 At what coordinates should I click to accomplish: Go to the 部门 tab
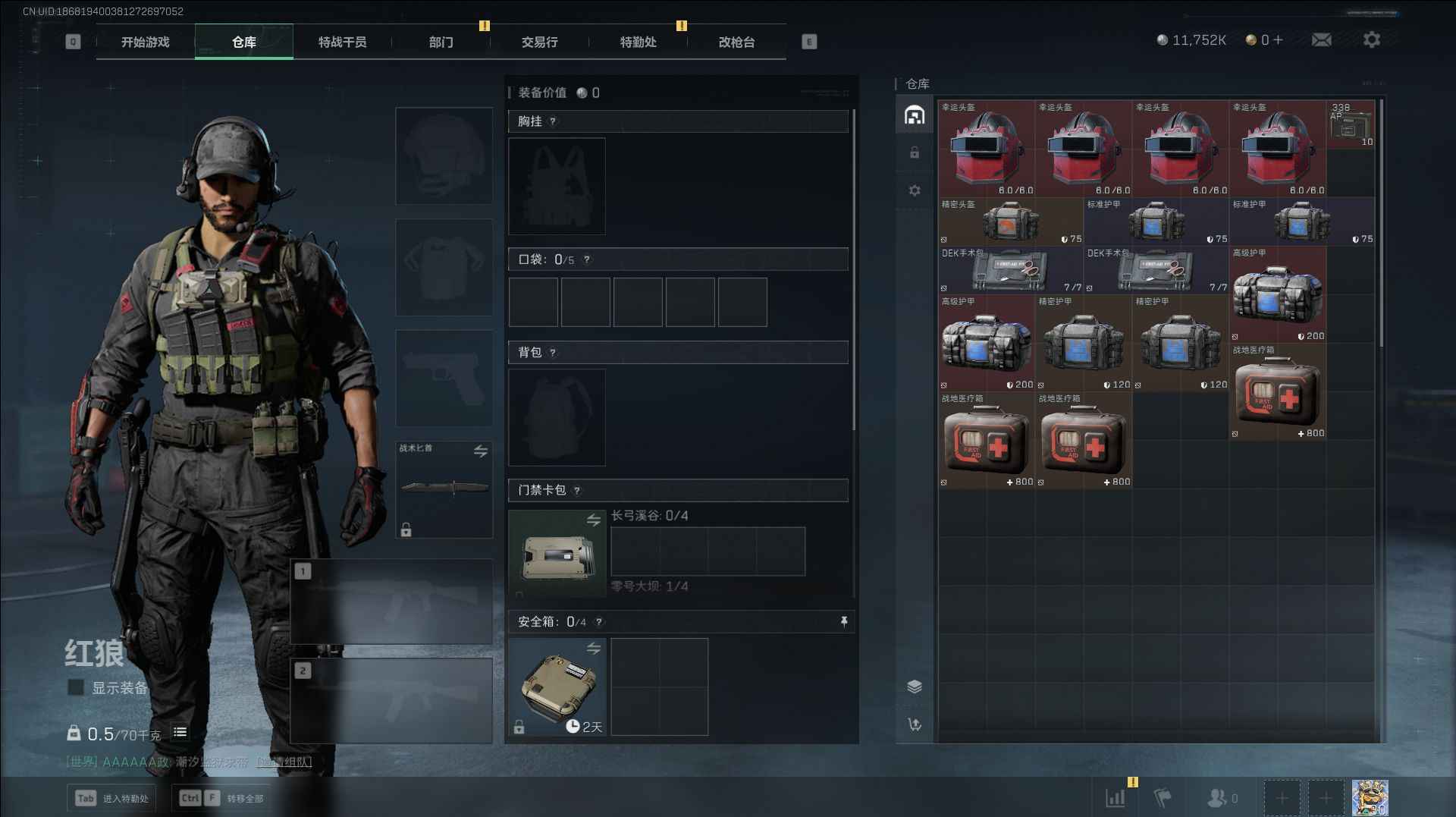(x=441, y=42)
